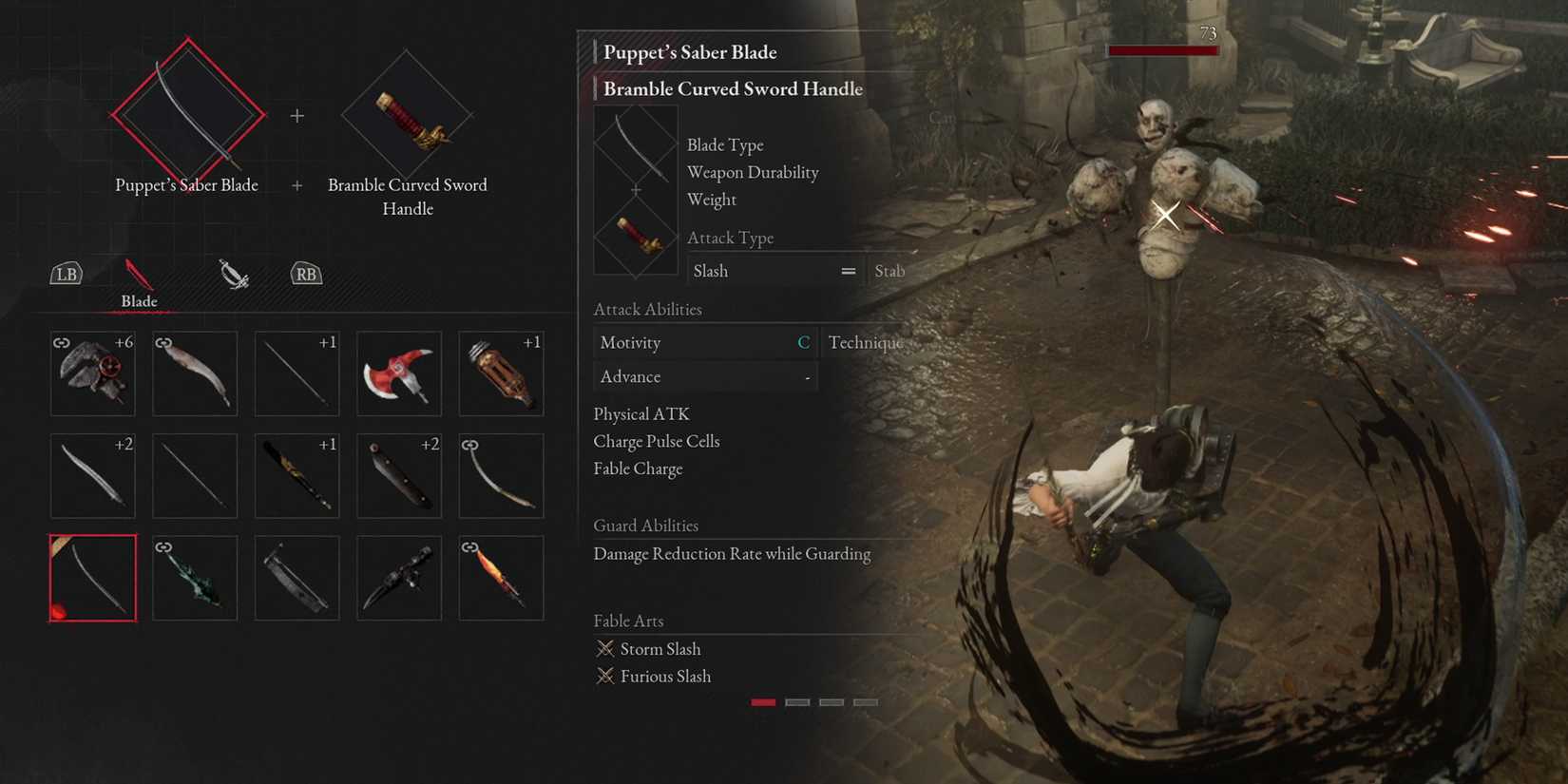The image size is (1568, 784).
Task: Select Storm Slash under Fable Arts
Action: [x=659, y=648]
